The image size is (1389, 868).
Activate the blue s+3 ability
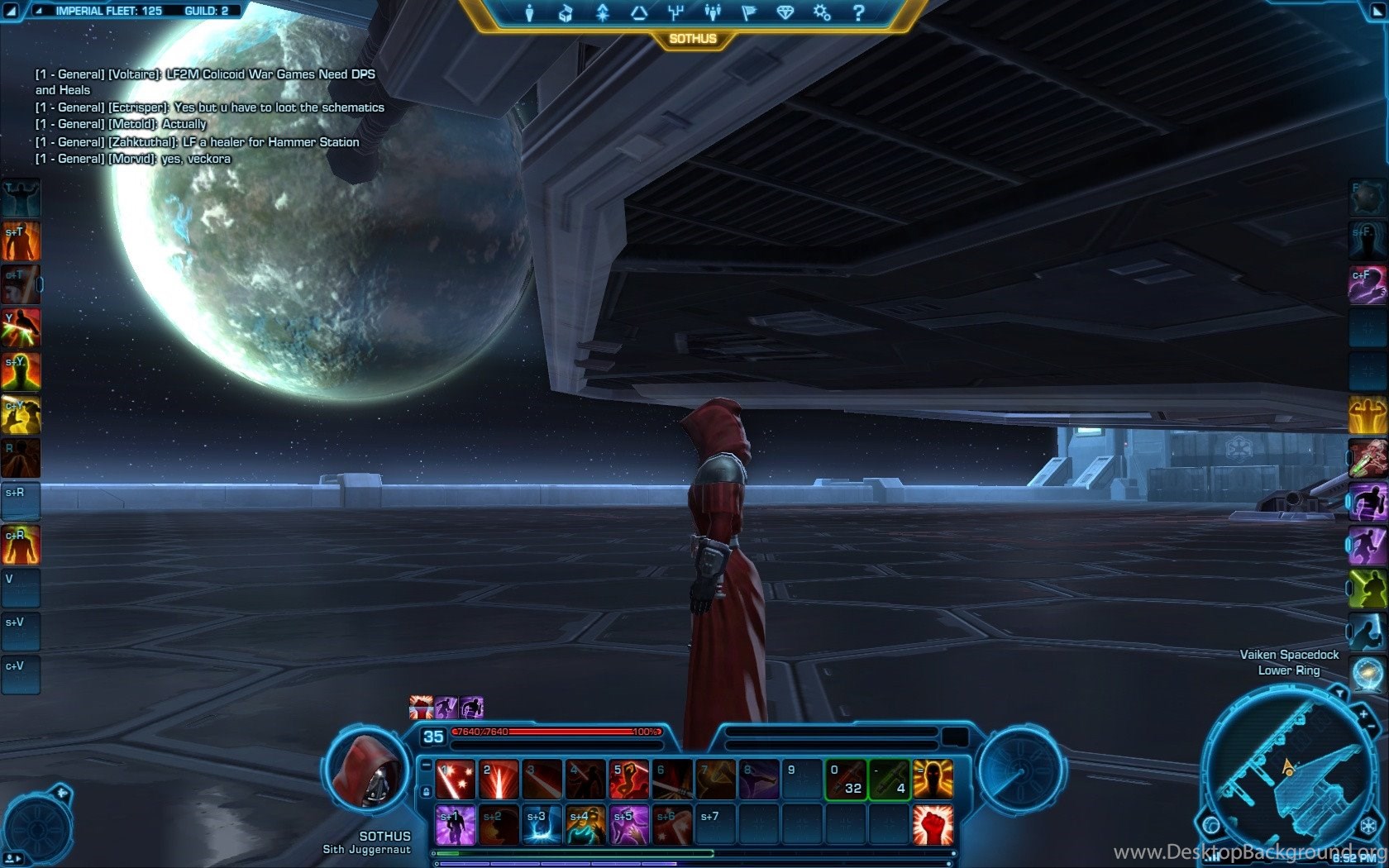click(542, 824)
